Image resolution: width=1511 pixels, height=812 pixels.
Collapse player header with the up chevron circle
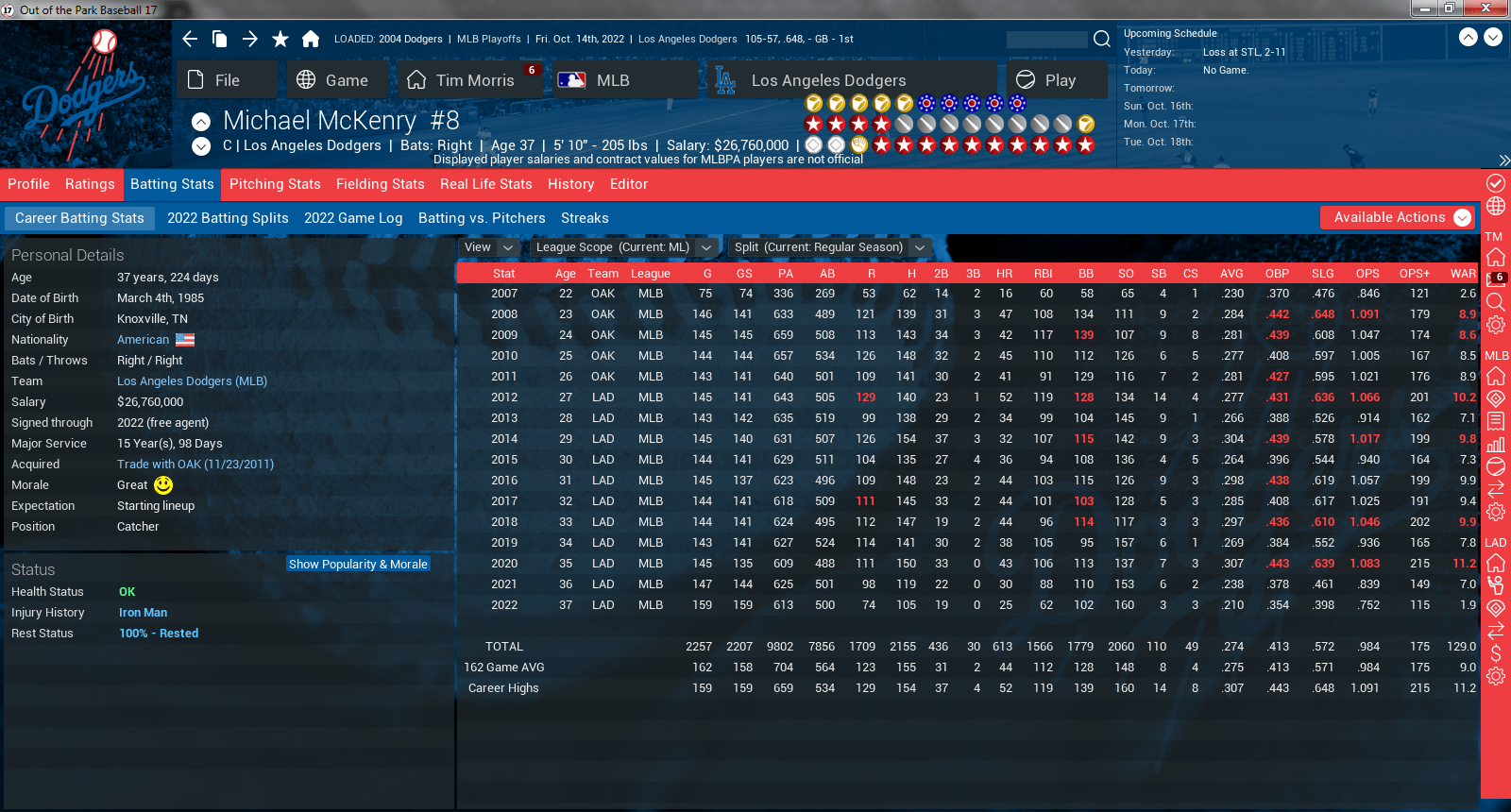pos(200,121)
